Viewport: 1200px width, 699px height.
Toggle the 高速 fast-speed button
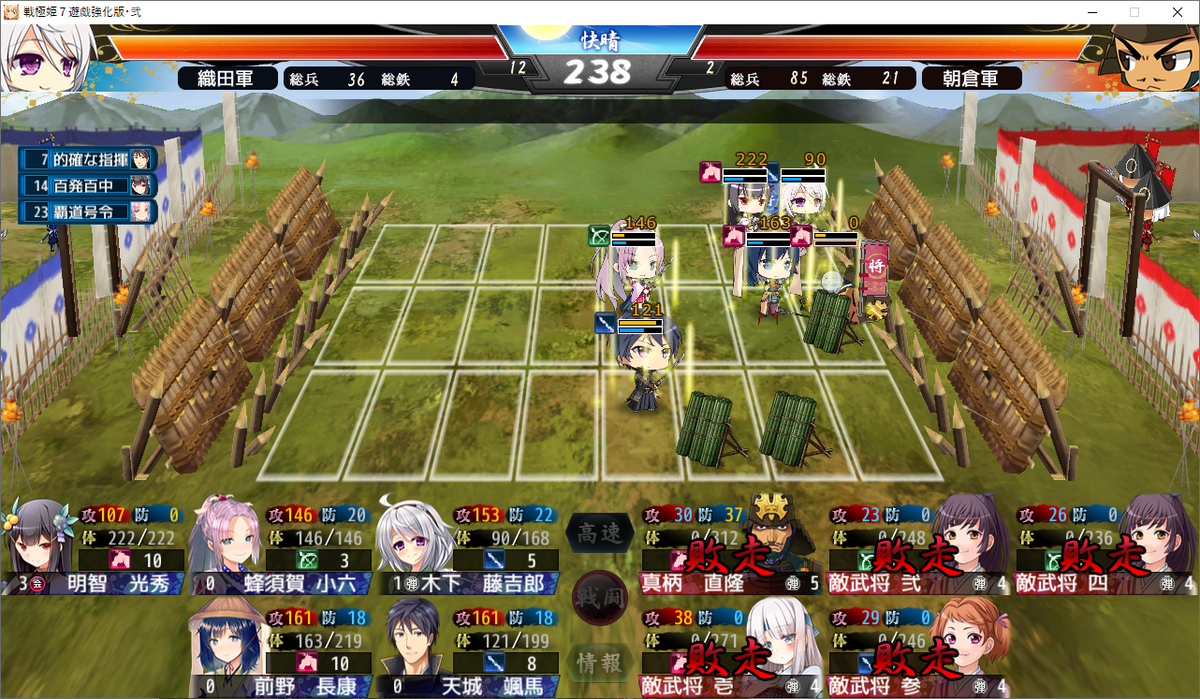coord(600,534)
